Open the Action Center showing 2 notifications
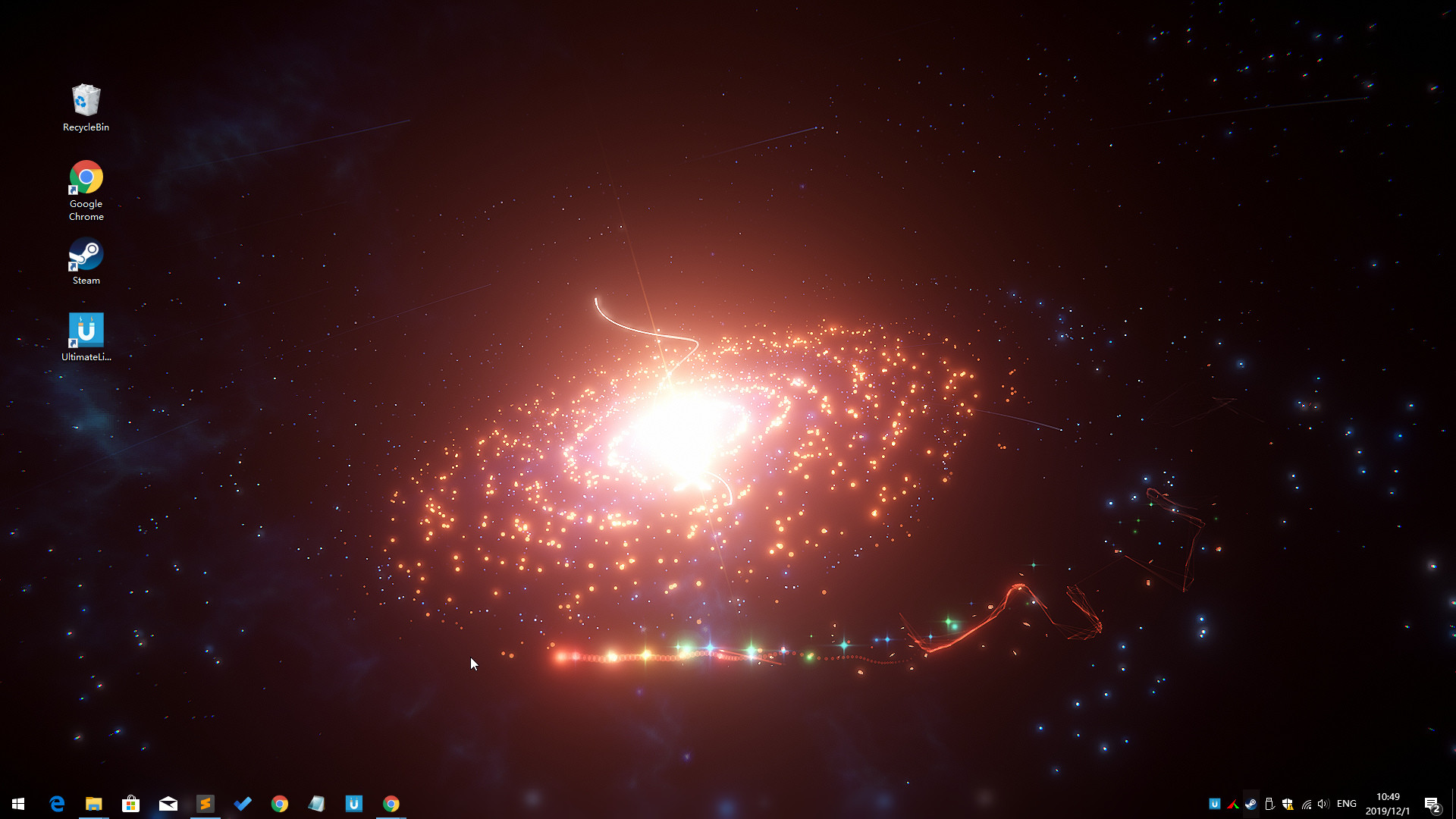 [x=1434, y=804]
